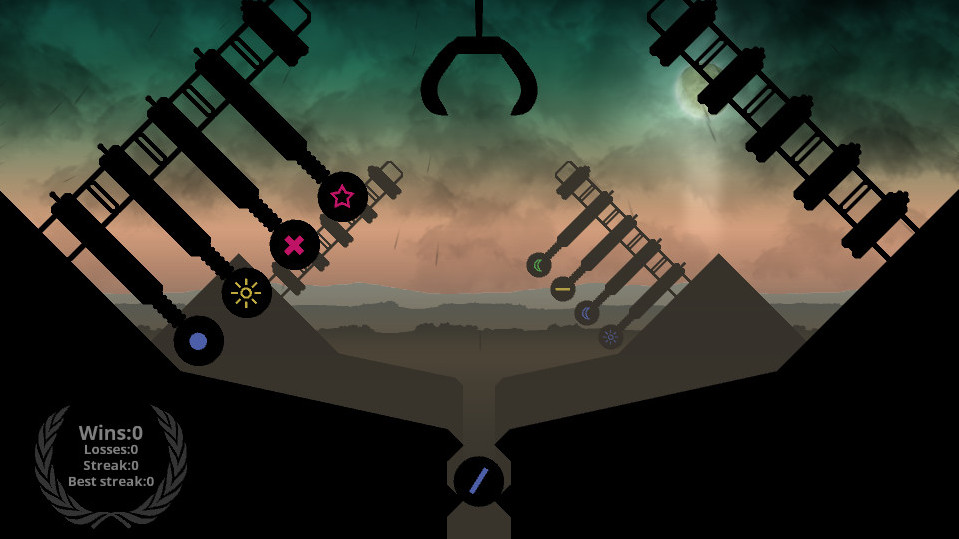This screenshot has height=539, width=959.
Task: Select the blue circle token
Action: [x=198, y=341]
